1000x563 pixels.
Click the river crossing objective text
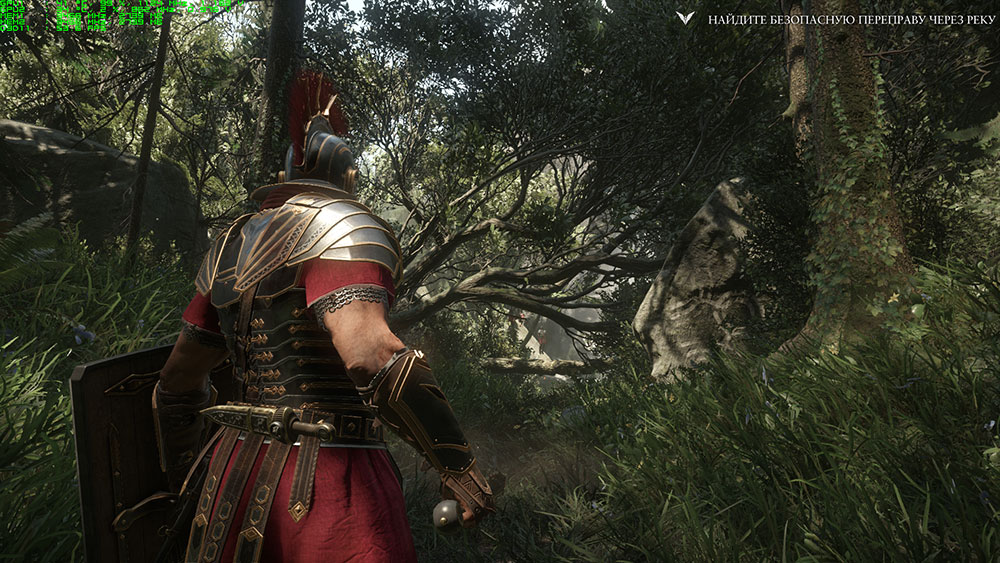pos(849,20)
